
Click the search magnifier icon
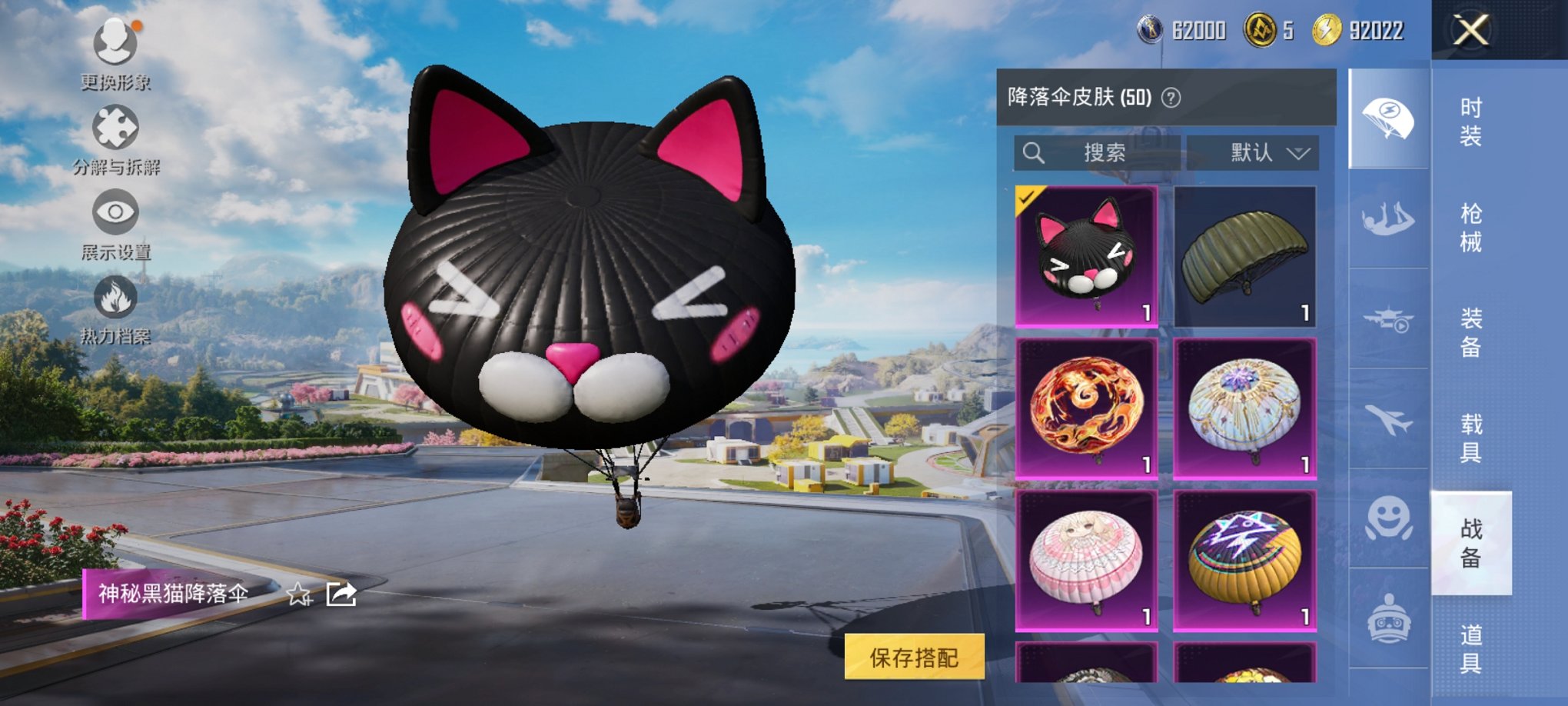(1034, 152)
